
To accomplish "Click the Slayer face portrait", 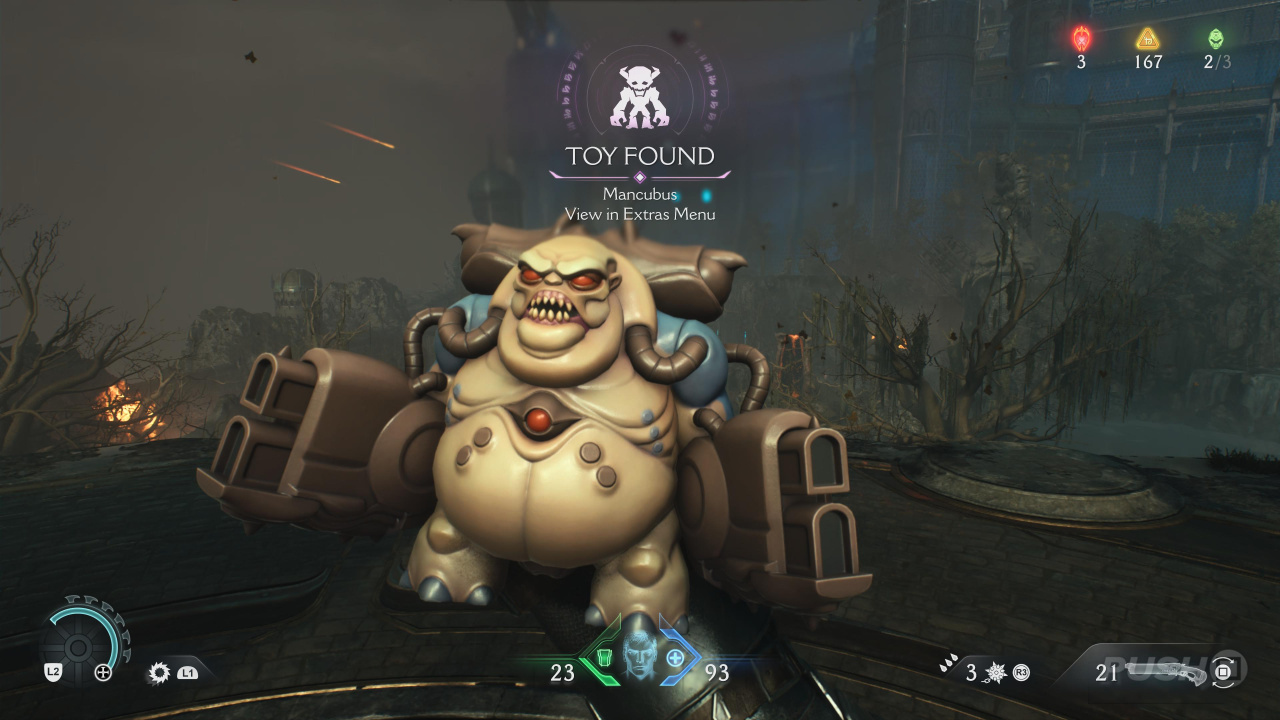I will [639, 656].
